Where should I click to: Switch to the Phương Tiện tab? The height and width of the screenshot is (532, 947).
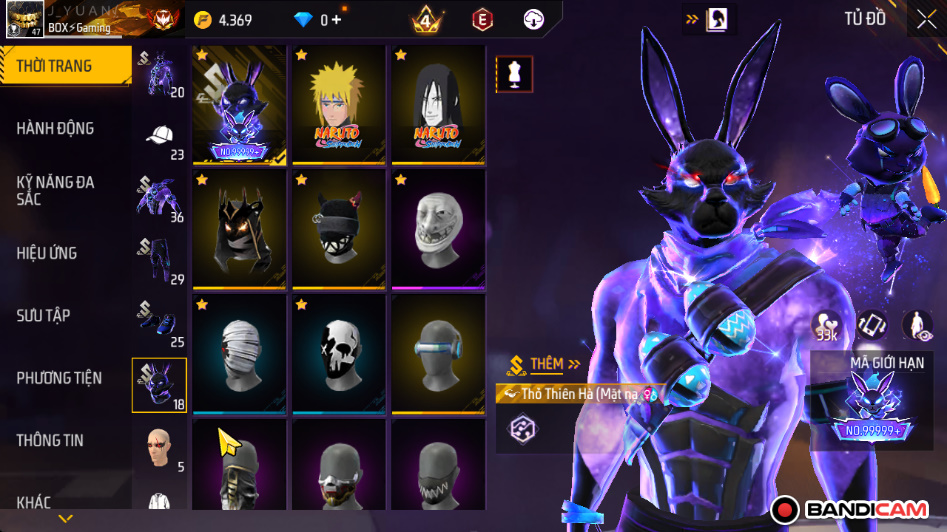[59, 378]
